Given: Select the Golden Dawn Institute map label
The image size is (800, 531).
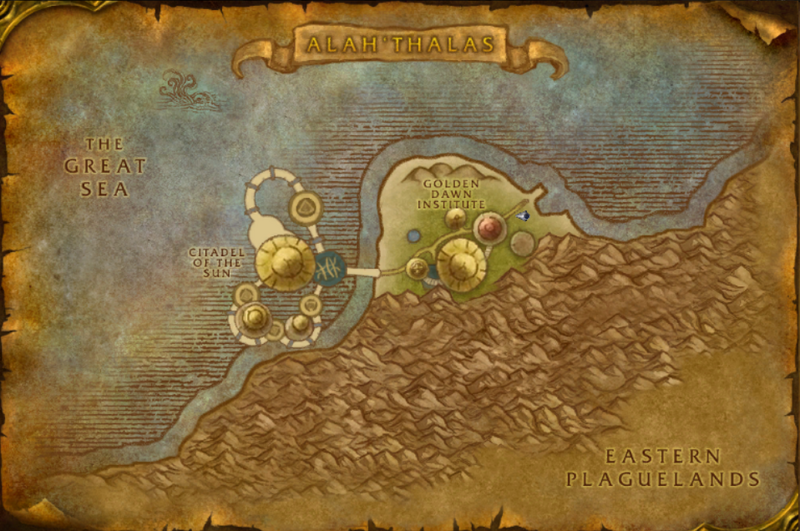Looking at the screenshot, I should tap(451, 194).
